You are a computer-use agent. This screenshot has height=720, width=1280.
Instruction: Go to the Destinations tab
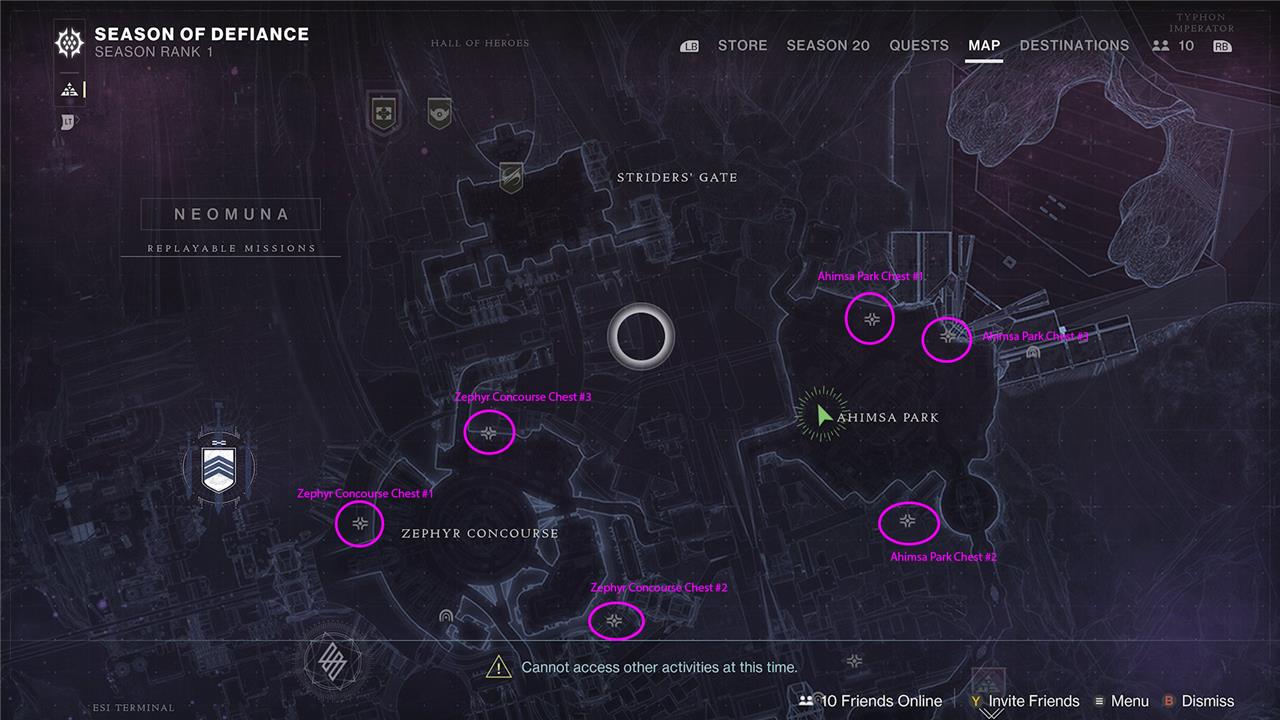coord(1074,45)
